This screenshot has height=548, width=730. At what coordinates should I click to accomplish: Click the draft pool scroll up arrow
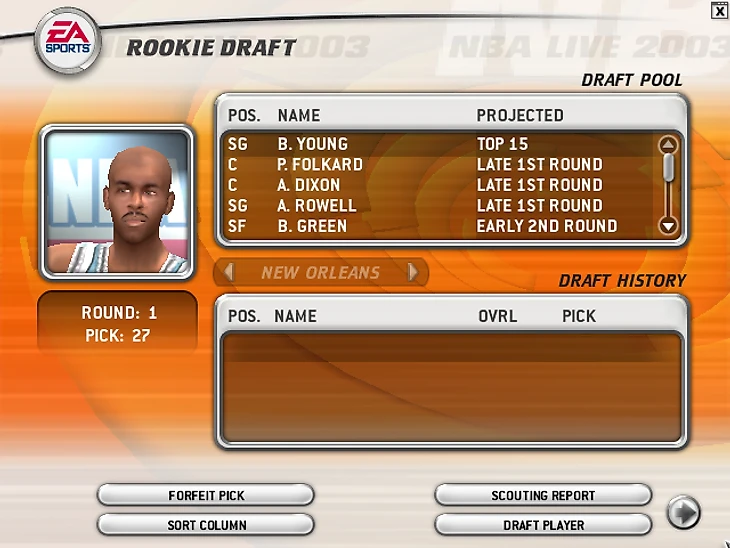click(x=669, y=145)
